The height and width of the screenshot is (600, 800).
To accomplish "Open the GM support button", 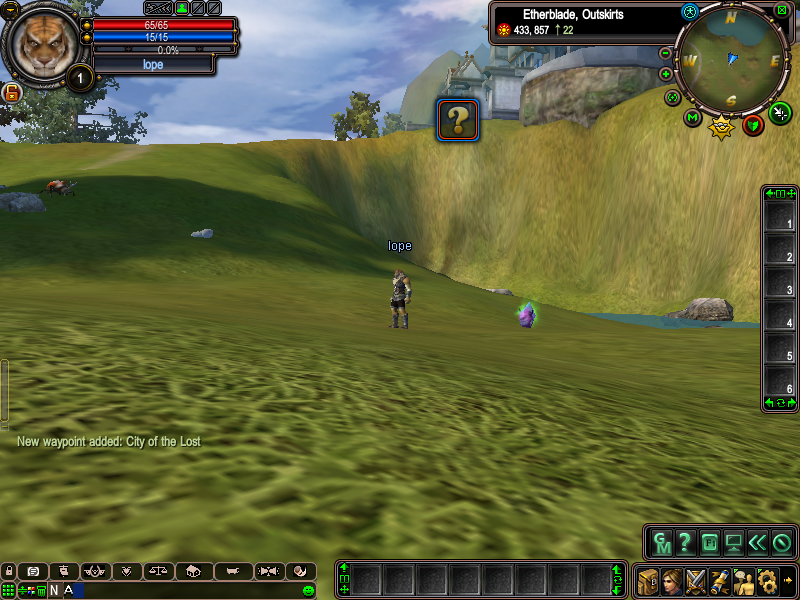I will pos(661,543).
